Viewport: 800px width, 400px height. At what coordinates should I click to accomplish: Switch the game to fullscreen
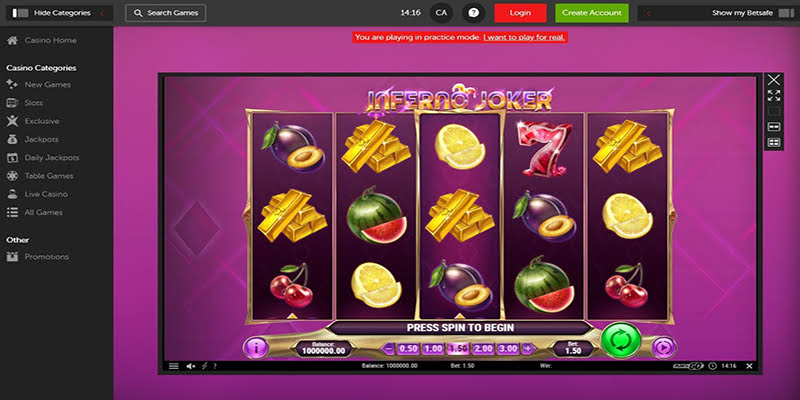coord(773,96)
